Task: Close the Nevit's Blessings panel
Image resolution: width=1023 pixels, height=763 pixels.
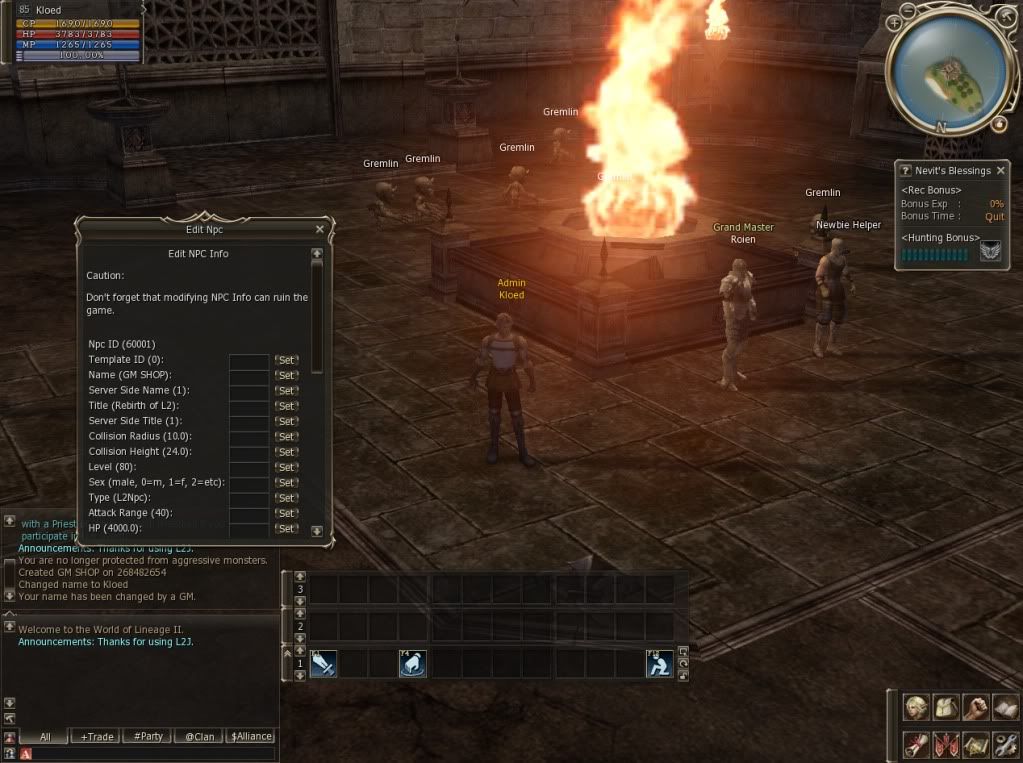Action: tap(1001, 171)
